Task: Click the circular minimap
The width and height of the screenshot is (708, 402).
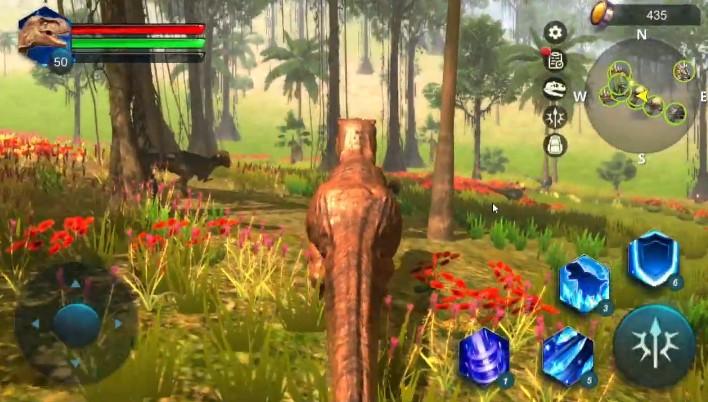Action: point(642,95)
